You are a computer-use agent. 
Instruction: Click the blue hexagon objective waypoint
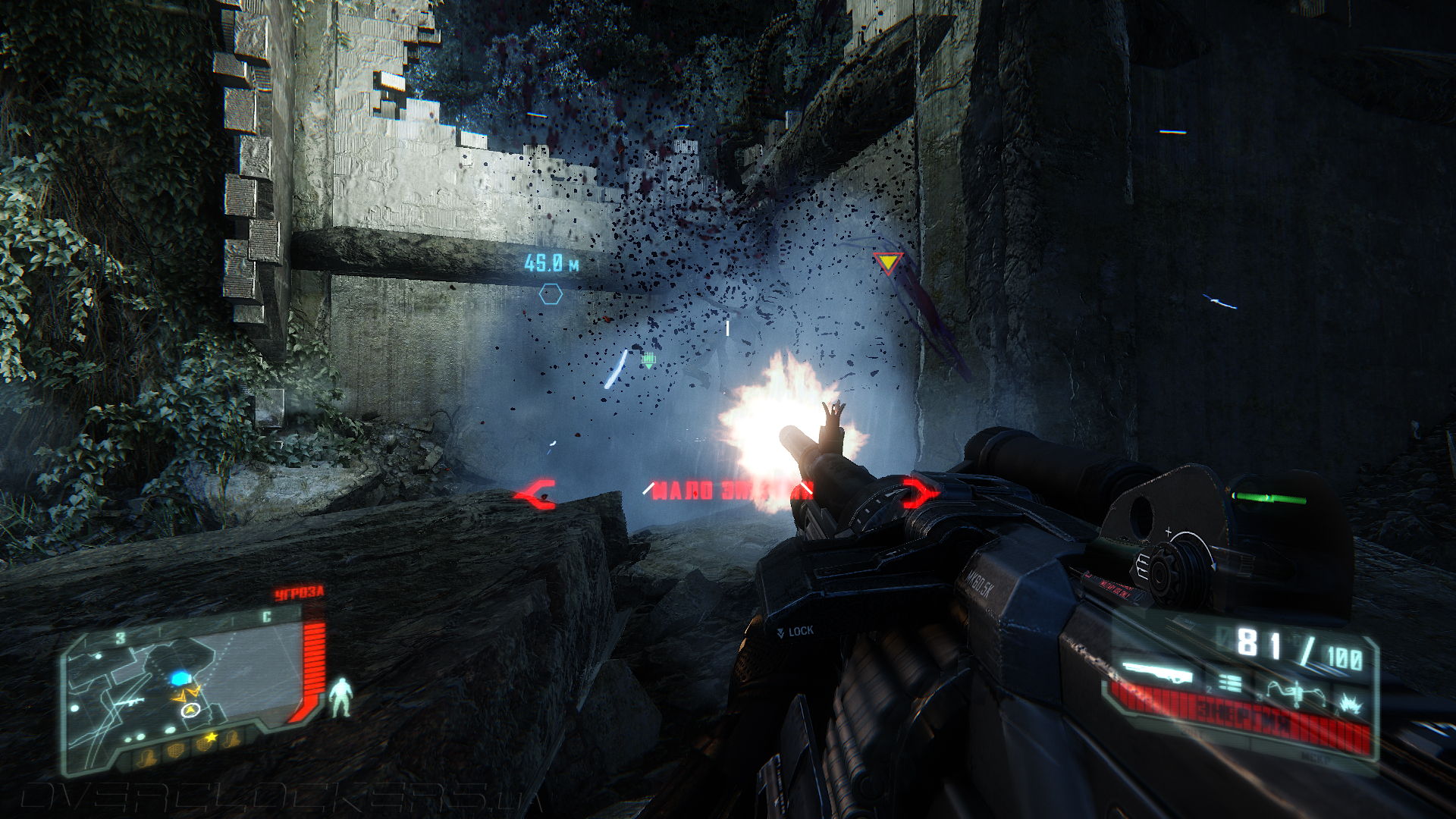551,294
